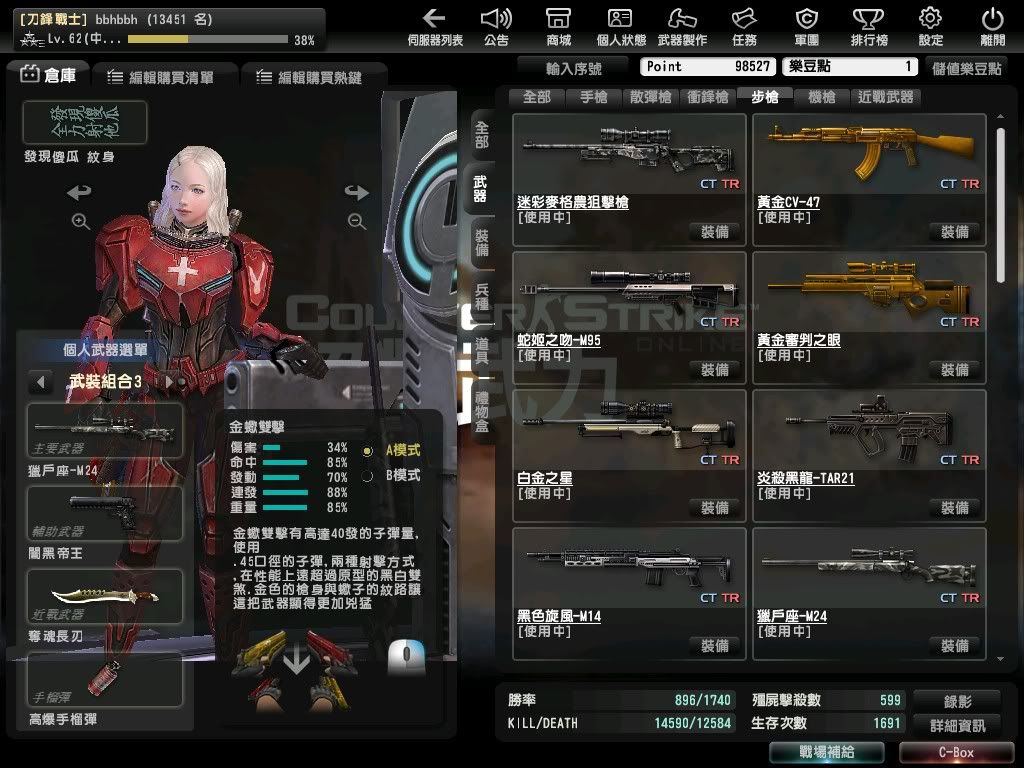
Task: Open the C-Box button
Action: pos(954,752)
